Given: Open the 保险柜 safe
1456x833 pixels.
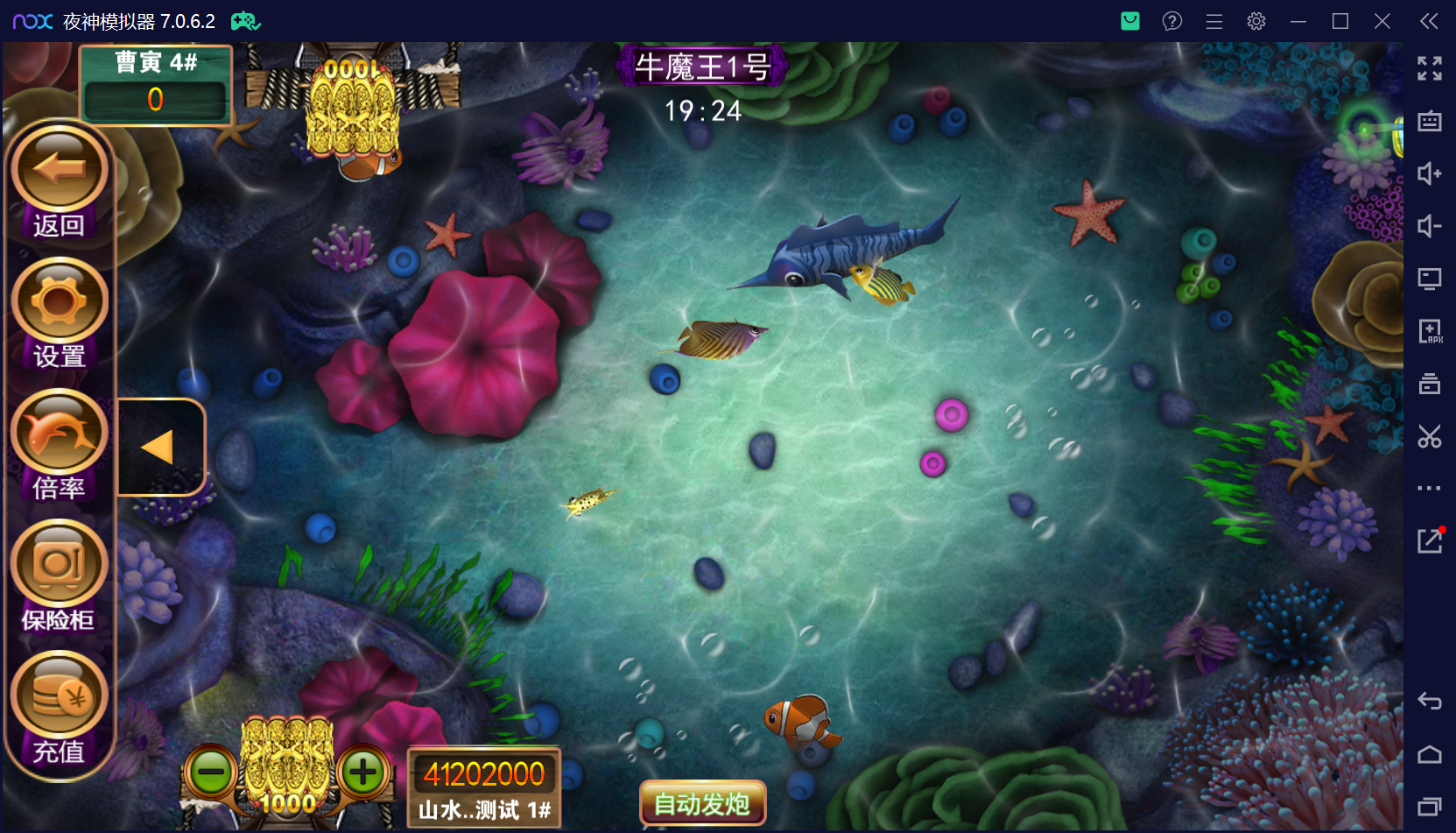Looking at the screenshot, I should (x=58, y=561).
